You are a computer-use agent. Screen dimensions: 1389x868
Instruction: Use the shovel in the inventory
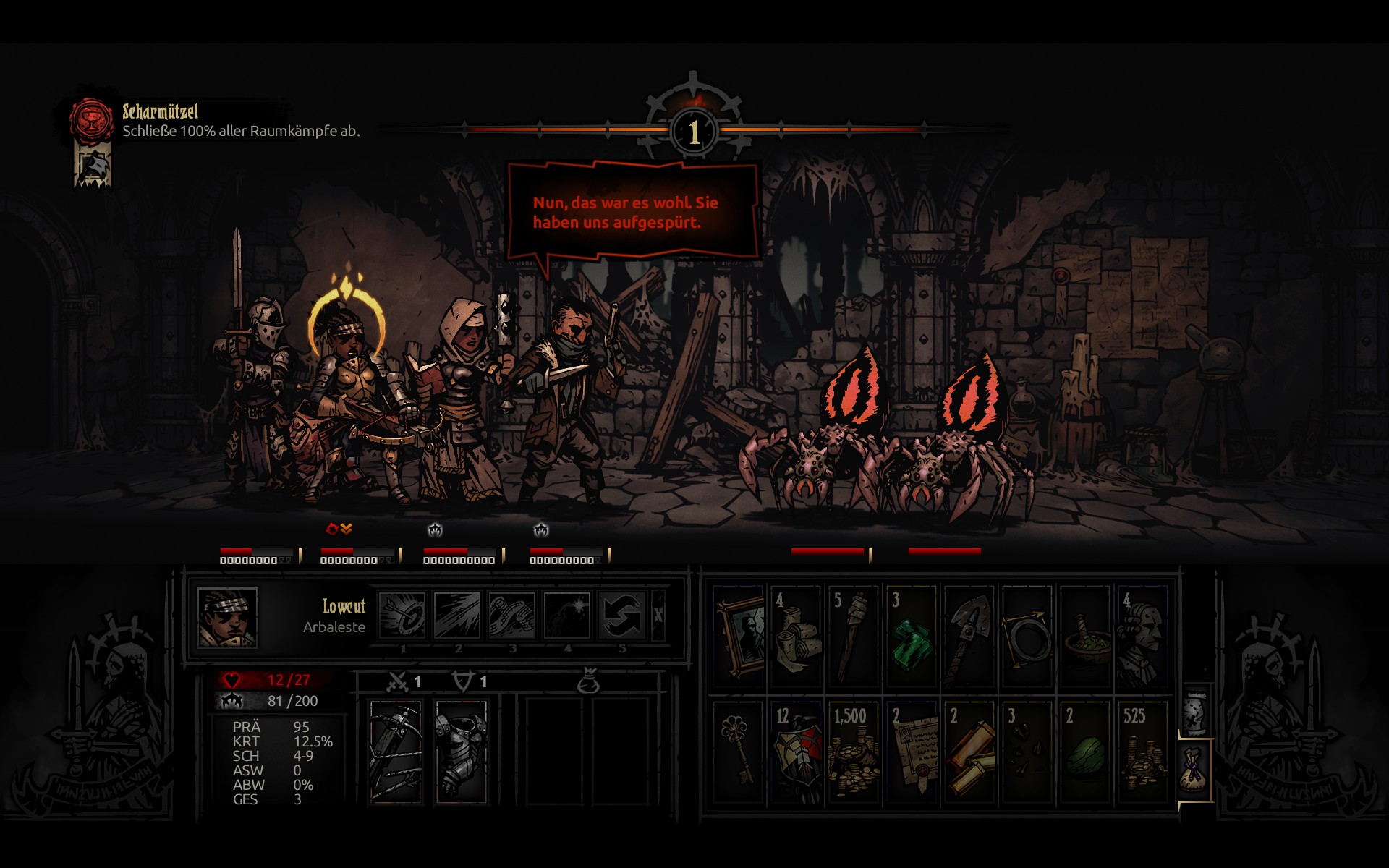click(x=969, y=636)
